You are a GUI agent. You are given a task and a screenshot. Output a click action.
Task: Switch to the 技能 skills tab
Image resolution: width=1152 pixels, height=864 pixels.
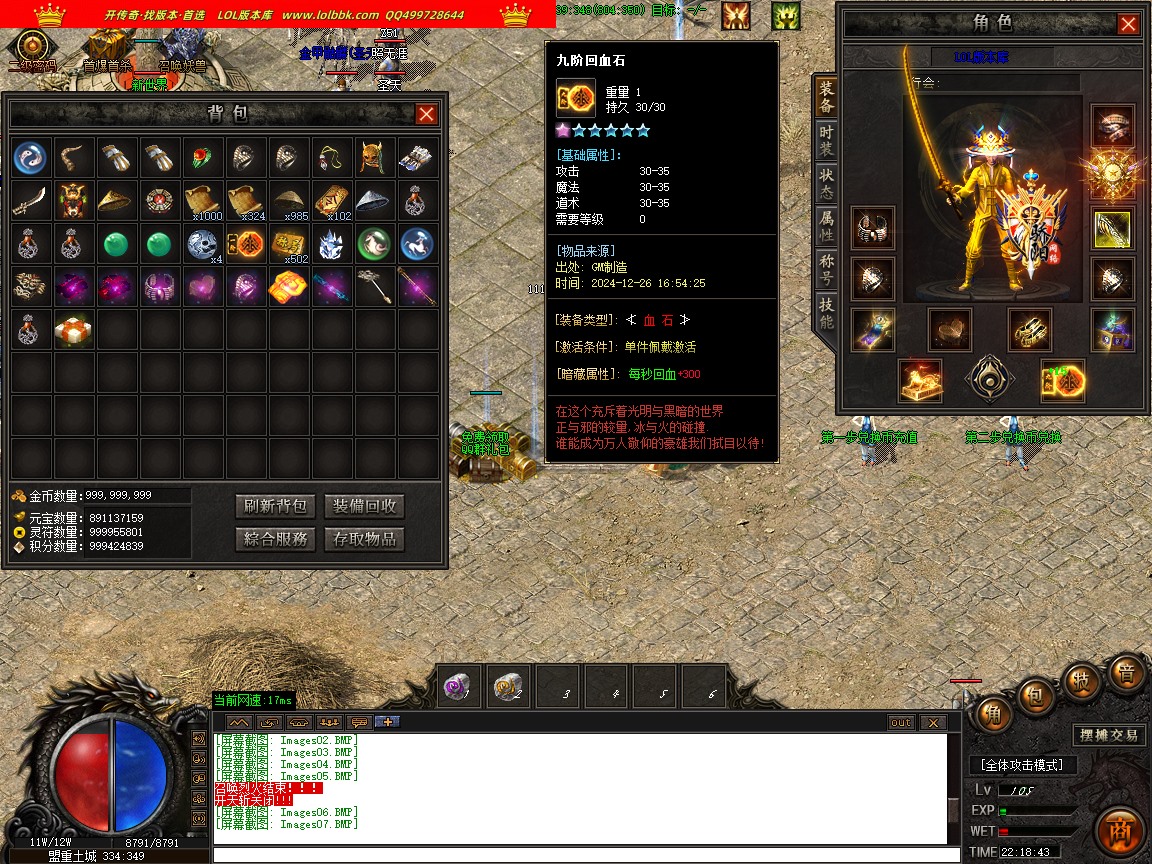(826, 312)
